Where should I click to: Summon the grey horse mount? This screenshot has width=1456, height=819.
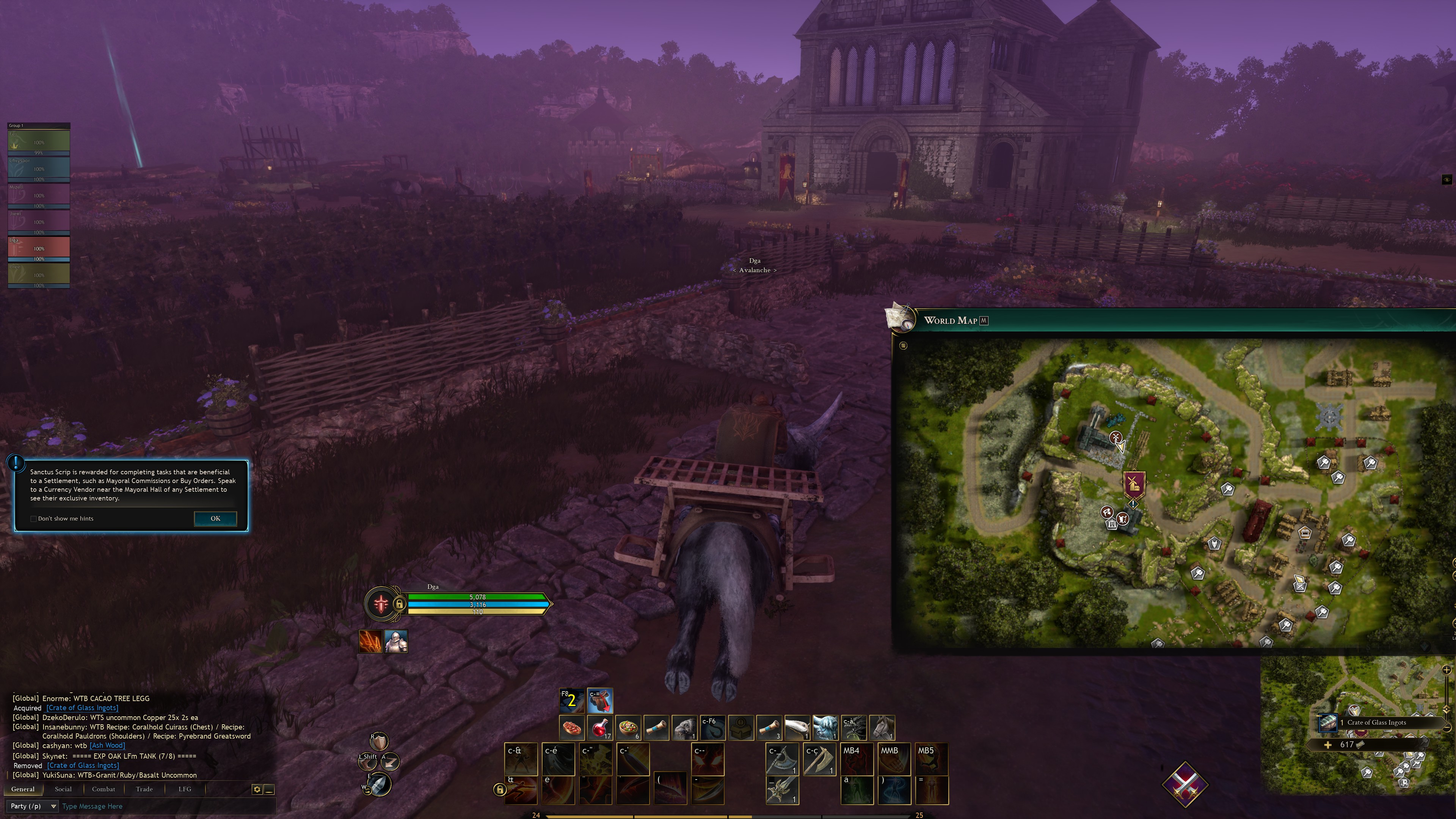(x=882, y=728)
